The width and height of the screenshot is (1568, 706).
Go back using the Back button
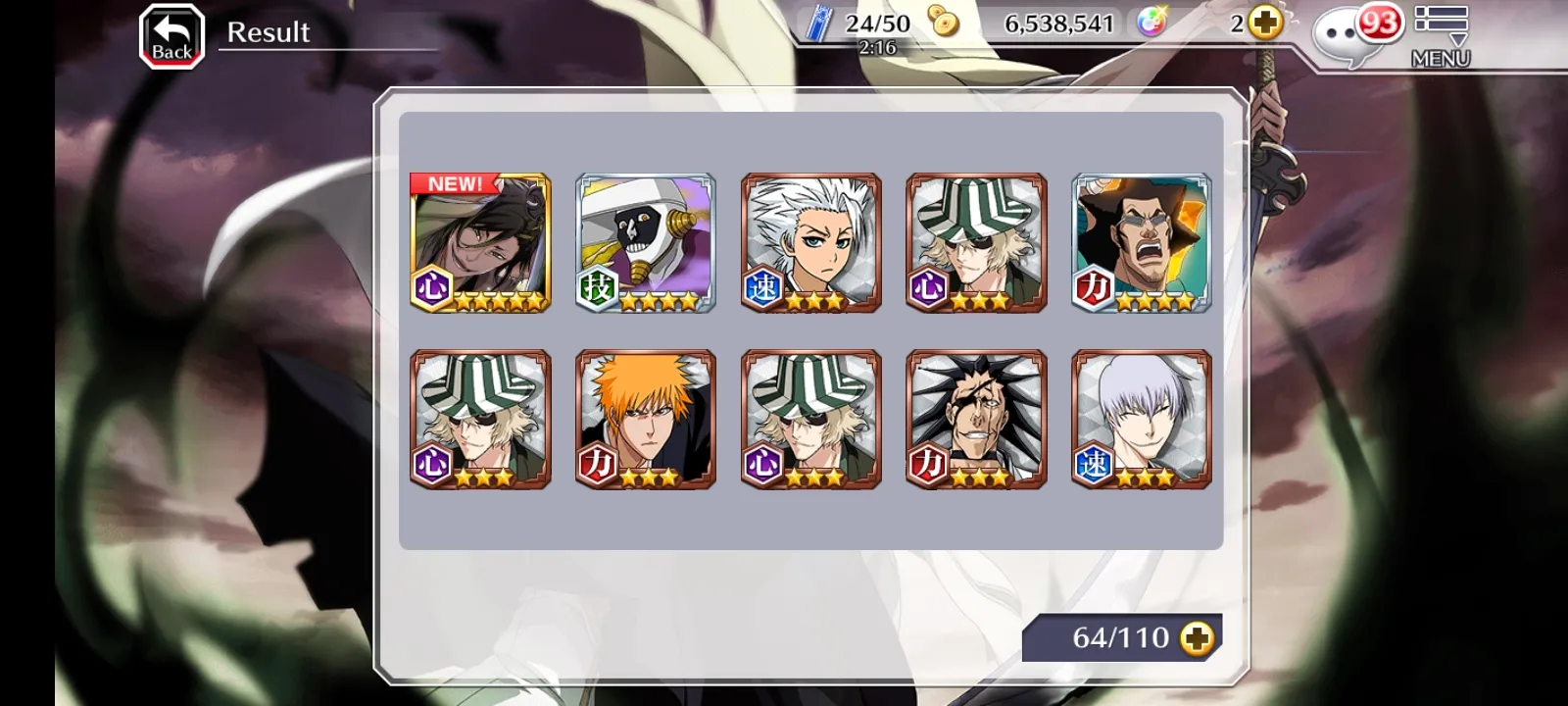point(171,36)
